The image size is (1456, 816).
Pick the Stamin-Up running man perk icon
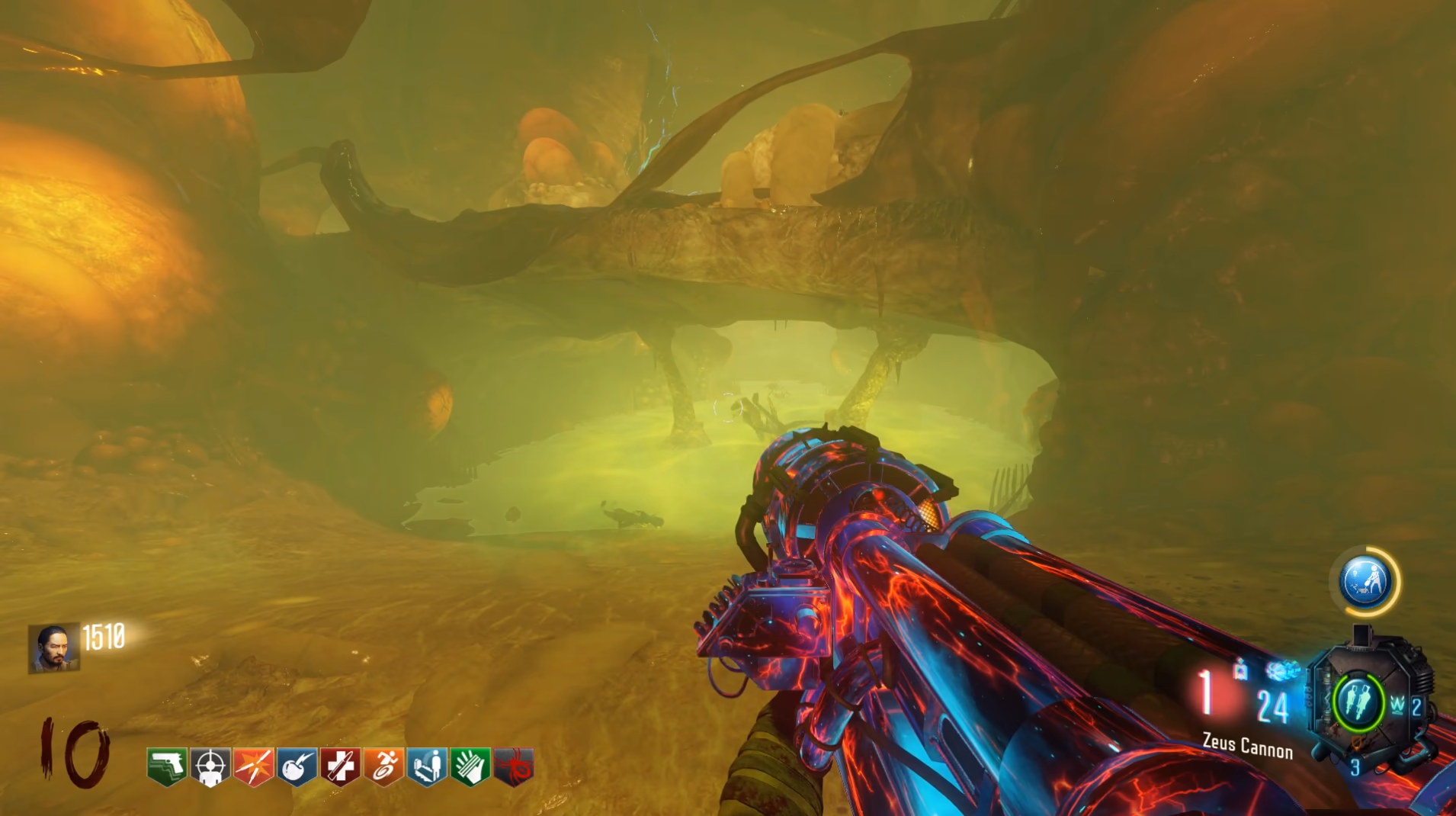pos(383,766)
